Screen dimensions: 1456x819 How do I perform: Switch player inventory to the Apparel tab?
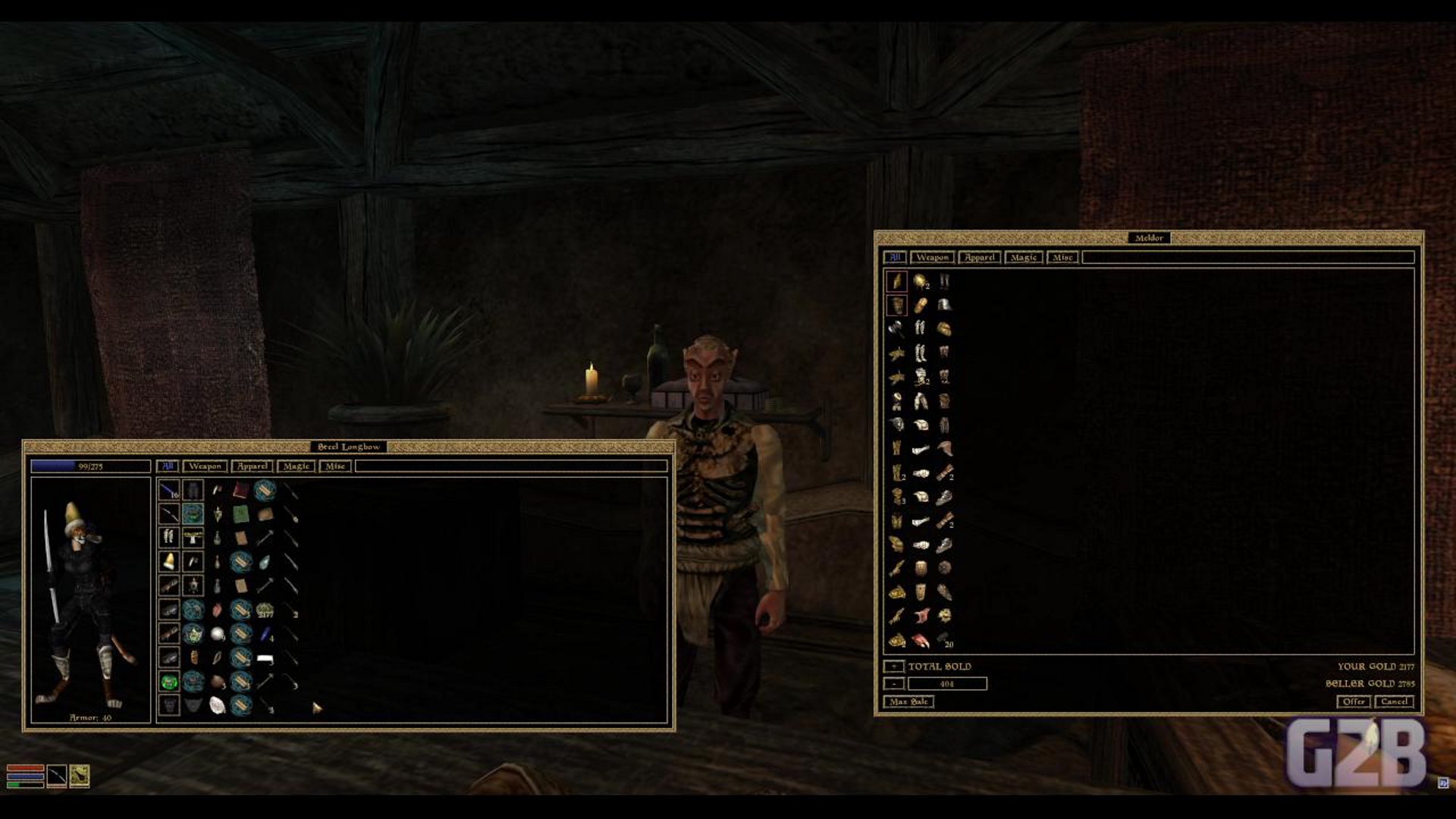[252, 466]
